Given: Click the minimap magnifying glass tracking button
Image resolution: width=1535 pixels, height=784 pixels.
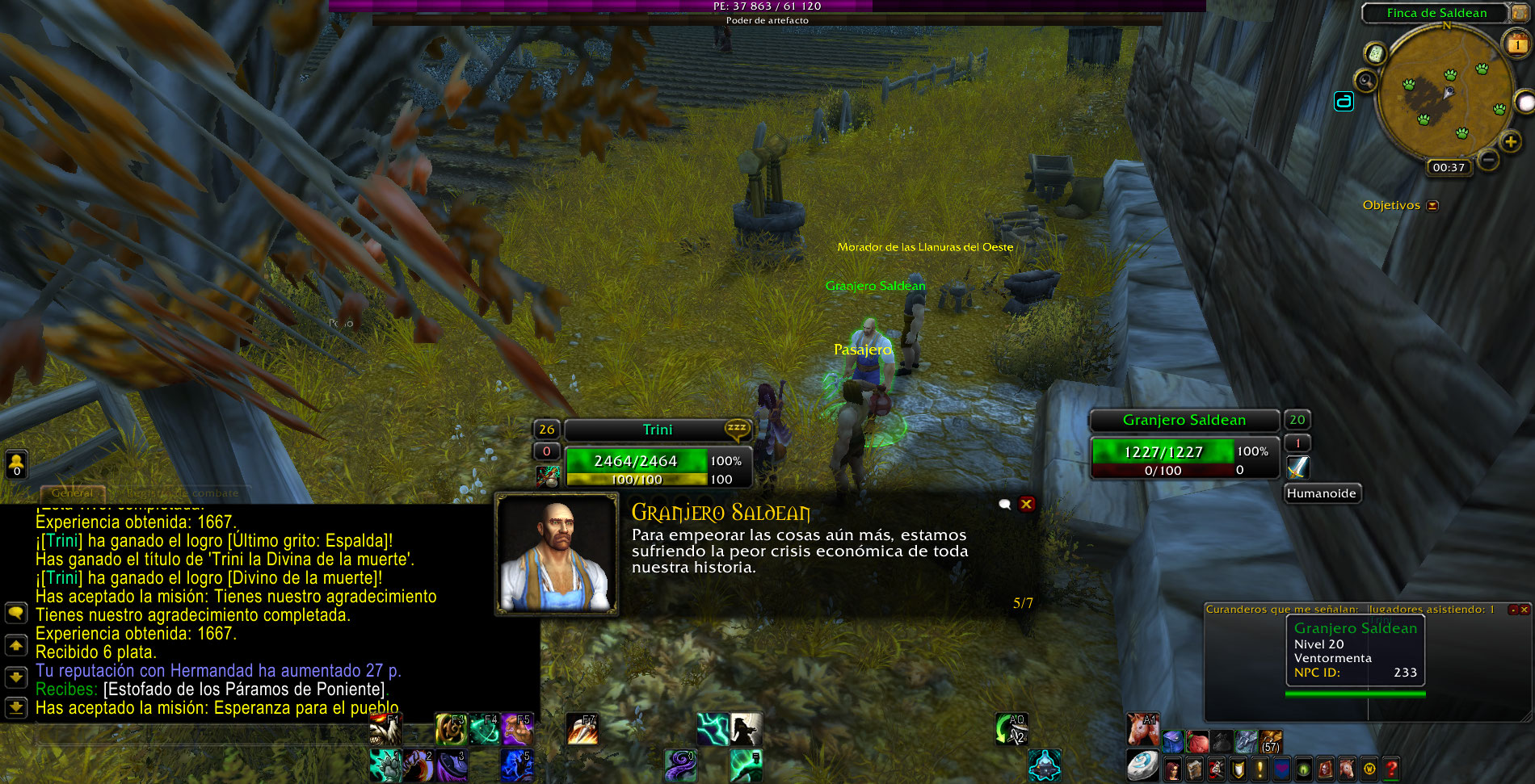Looking at the screenshot, I should coord(1366,80).
